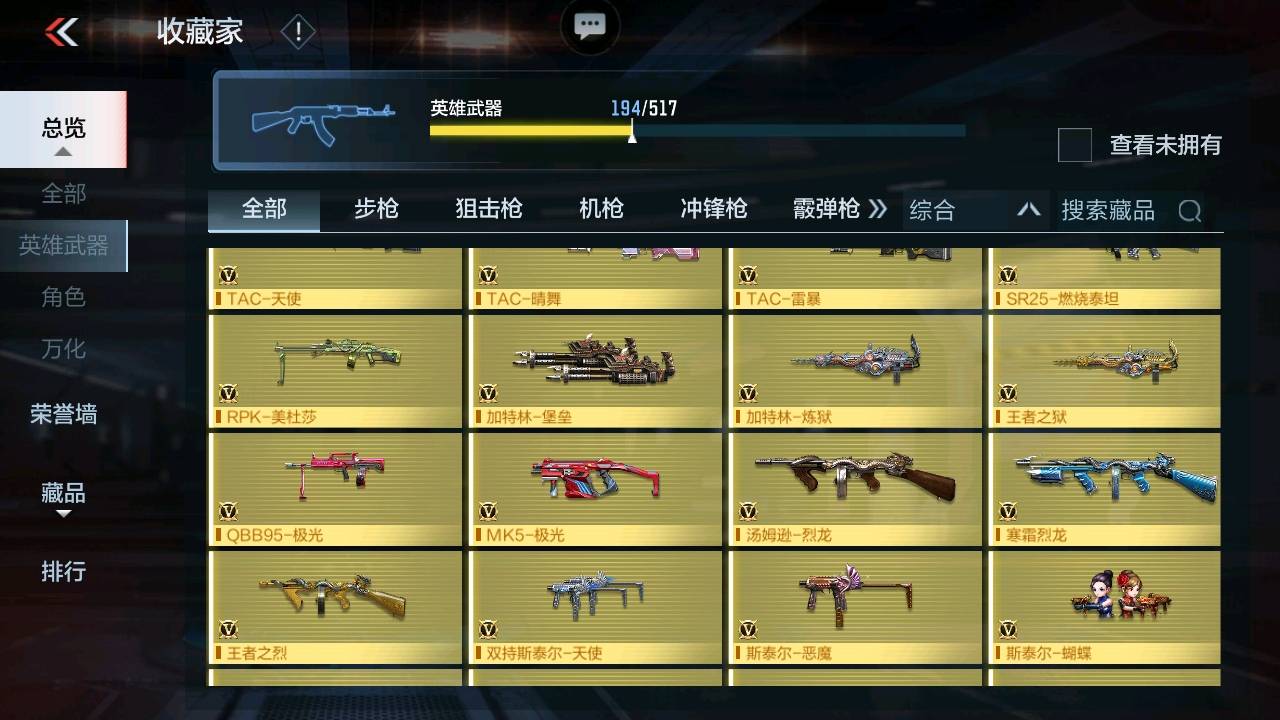Open the chat message icon at top center
This screenshot has height=720, width=1280.
(x=589, y=27)
